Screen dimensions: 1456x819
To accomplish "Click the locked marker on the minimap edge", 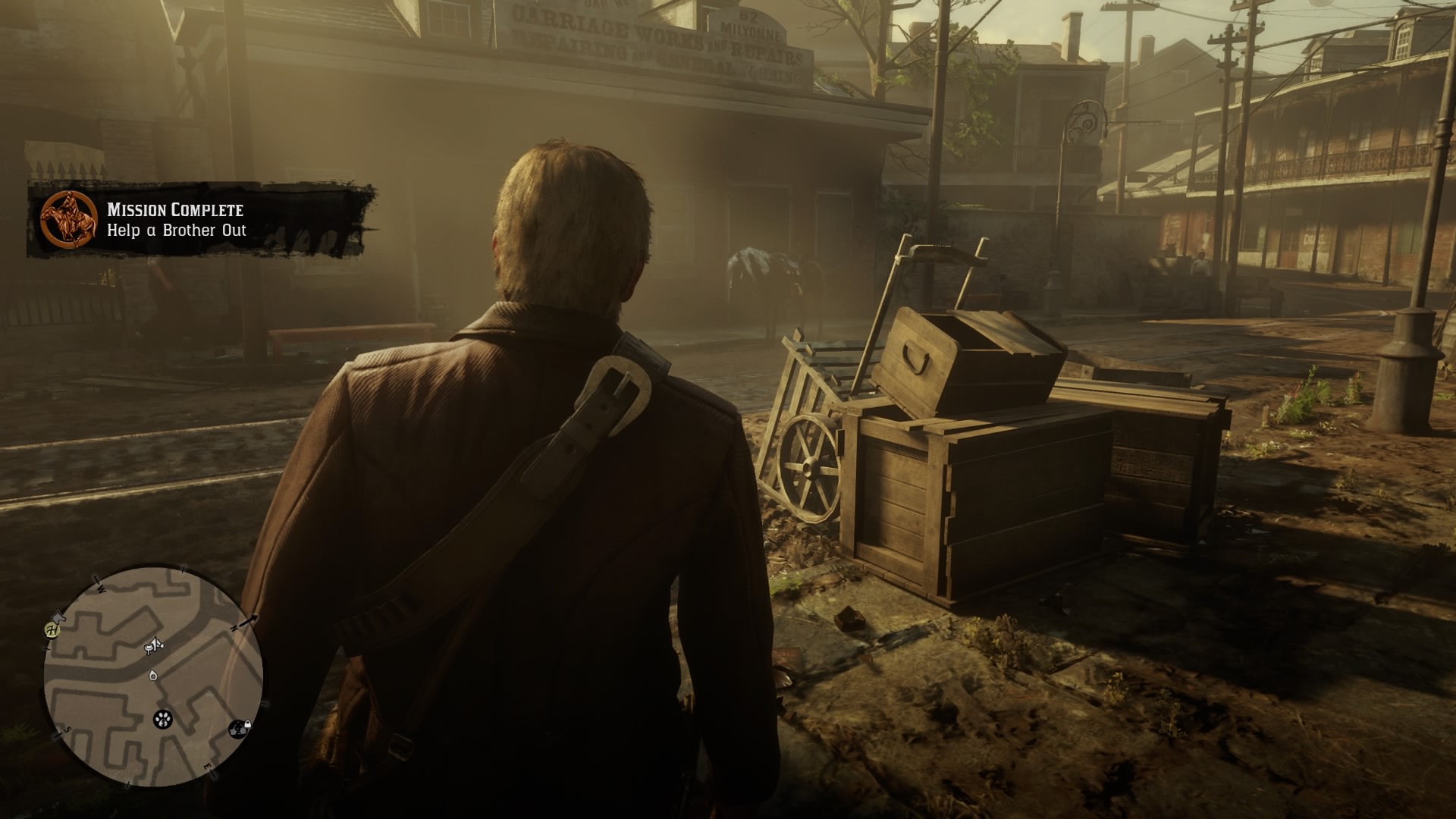I will pos(240,729).
